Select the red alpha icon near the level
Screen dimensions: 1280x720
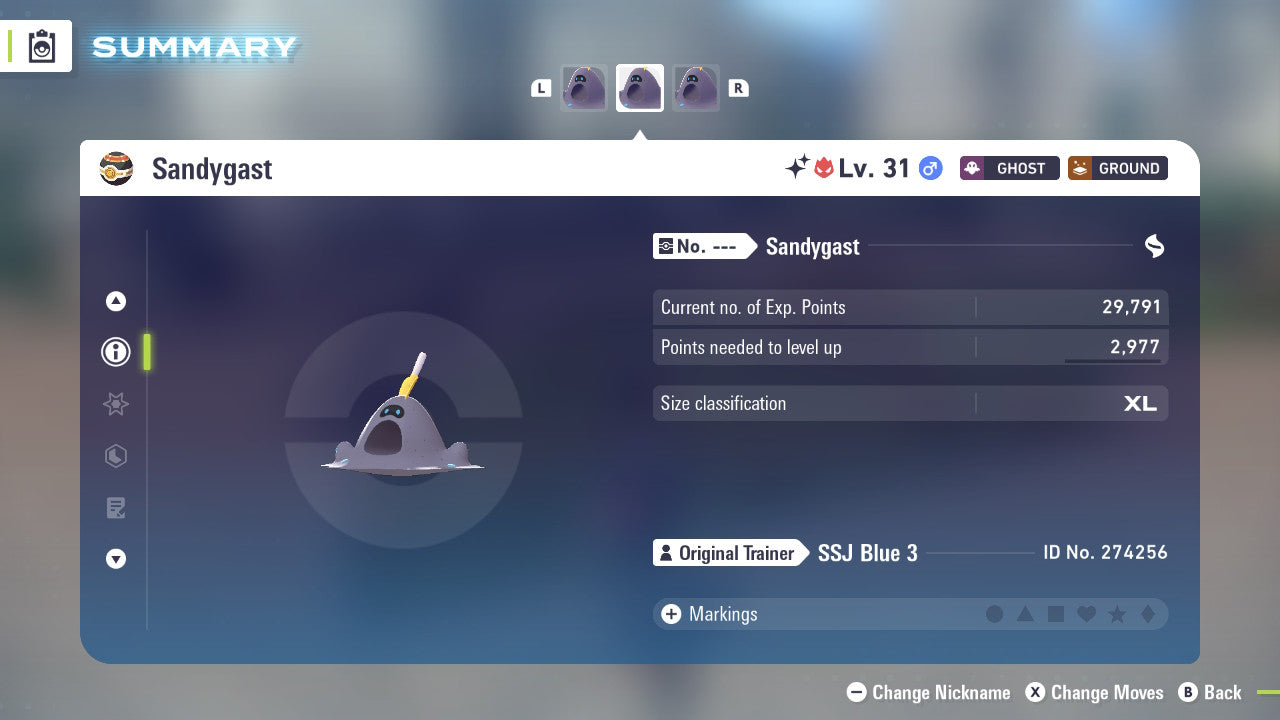pos(823,167)
